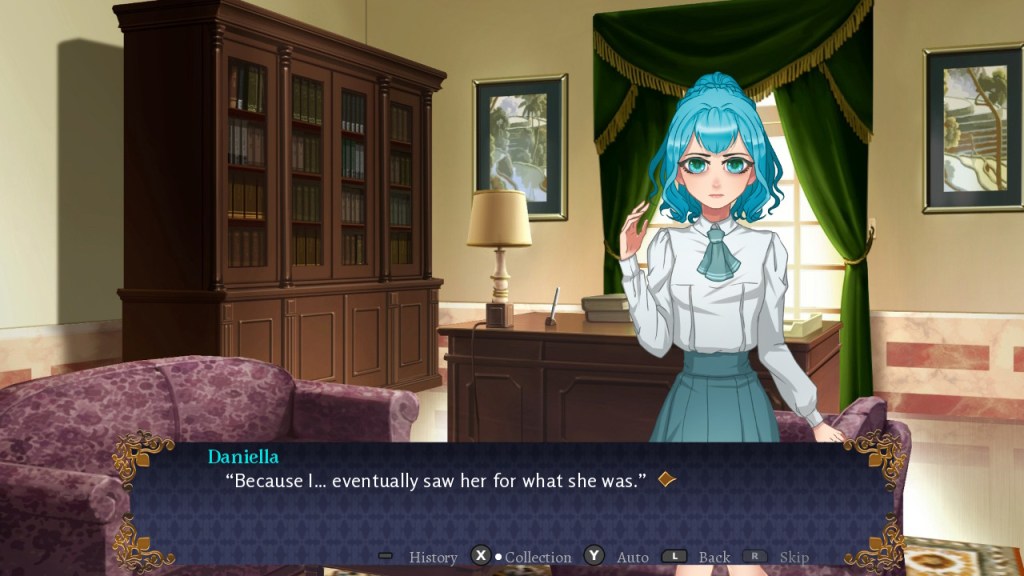This screenshot has height=576, width=1024.
Task: Open the Collection menu
Action: [537, 557]
